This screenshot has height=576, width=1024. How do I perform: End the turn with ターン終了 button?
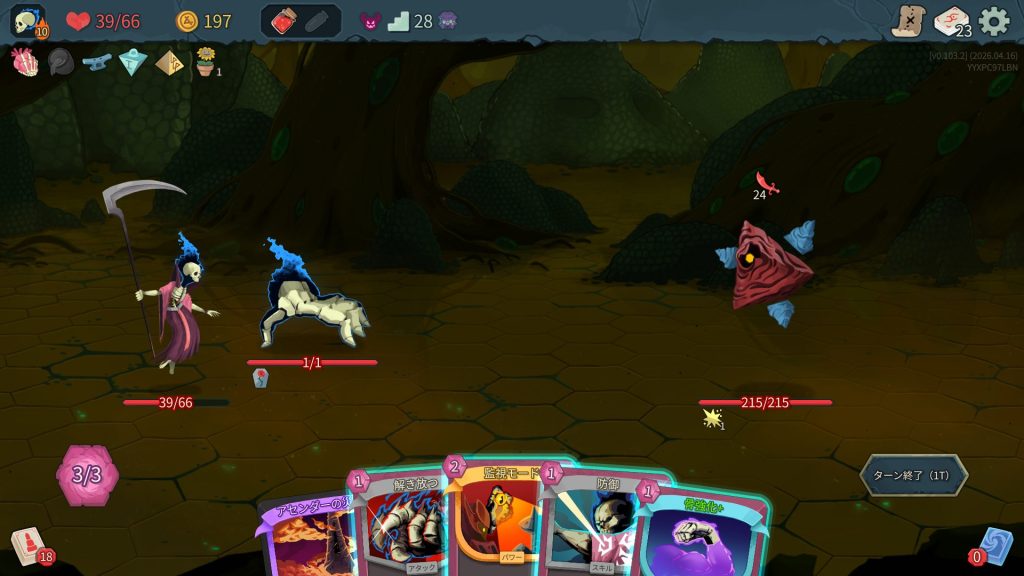pyautogui.click(x=913, y=475)
